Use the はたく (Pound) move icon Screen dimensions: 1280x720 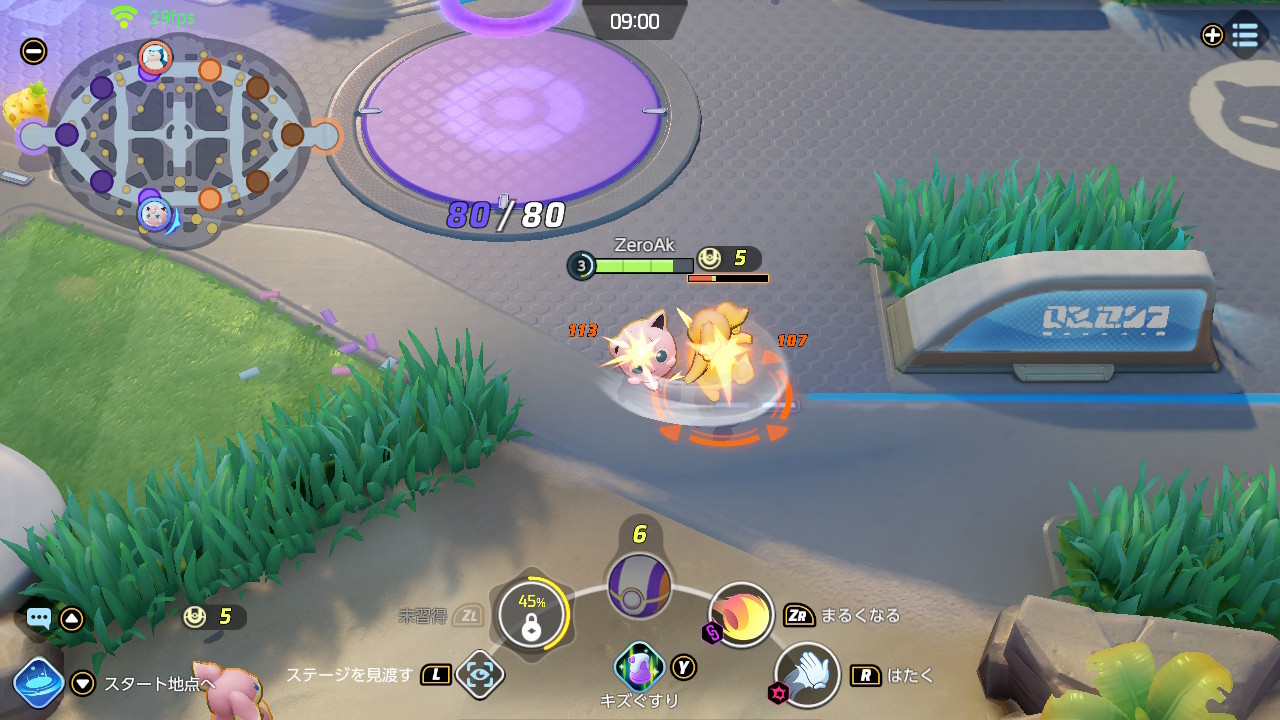(808, 676)
